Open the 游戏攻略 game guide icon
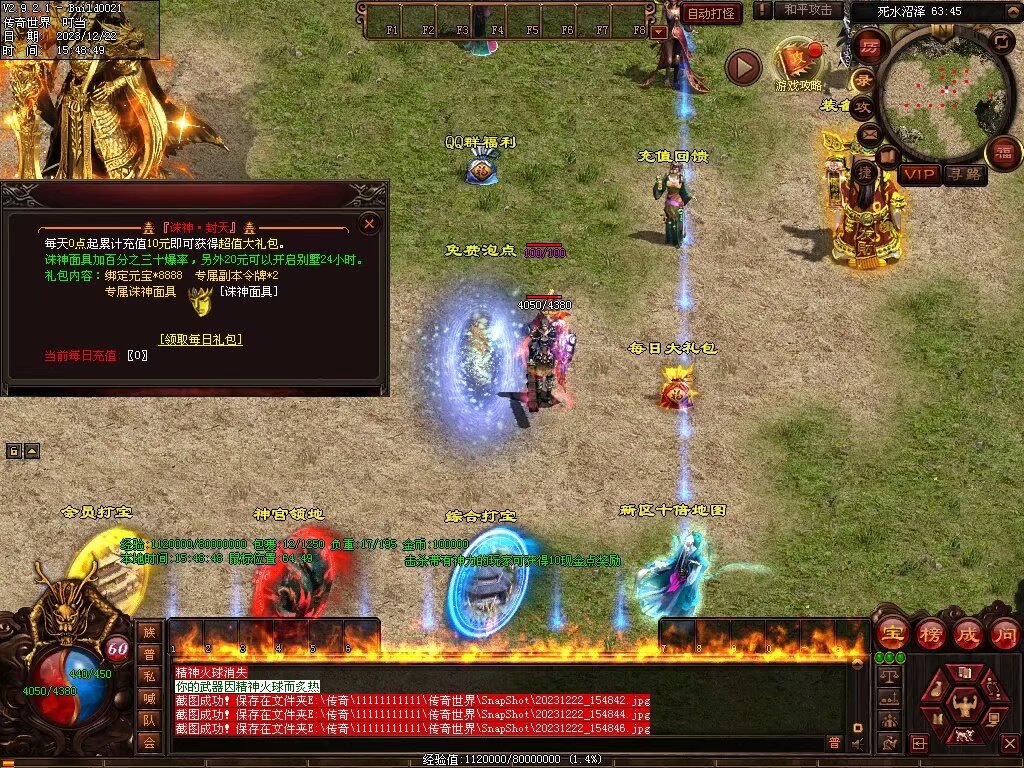The height and width of the screenshot is (768, 1024). [x=799, y=61]
